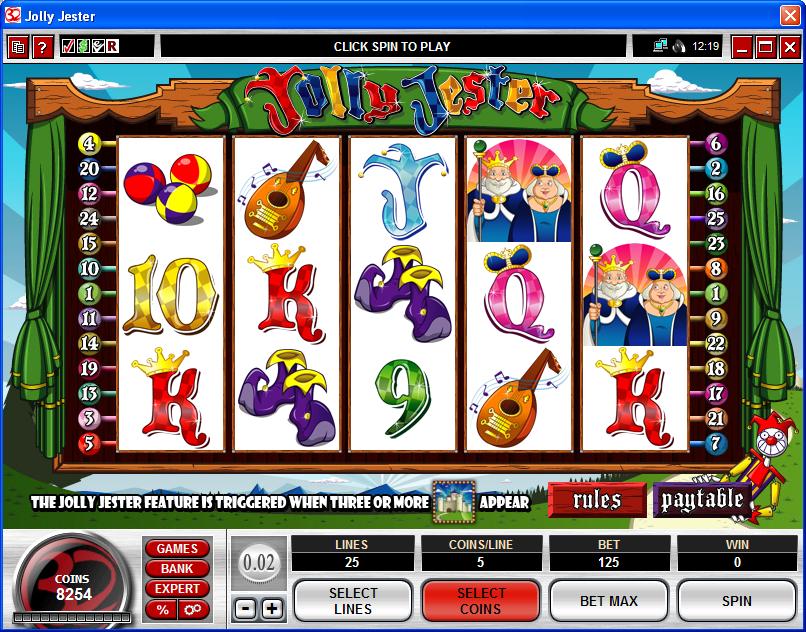Click the percent statistics button

[161, 609]
